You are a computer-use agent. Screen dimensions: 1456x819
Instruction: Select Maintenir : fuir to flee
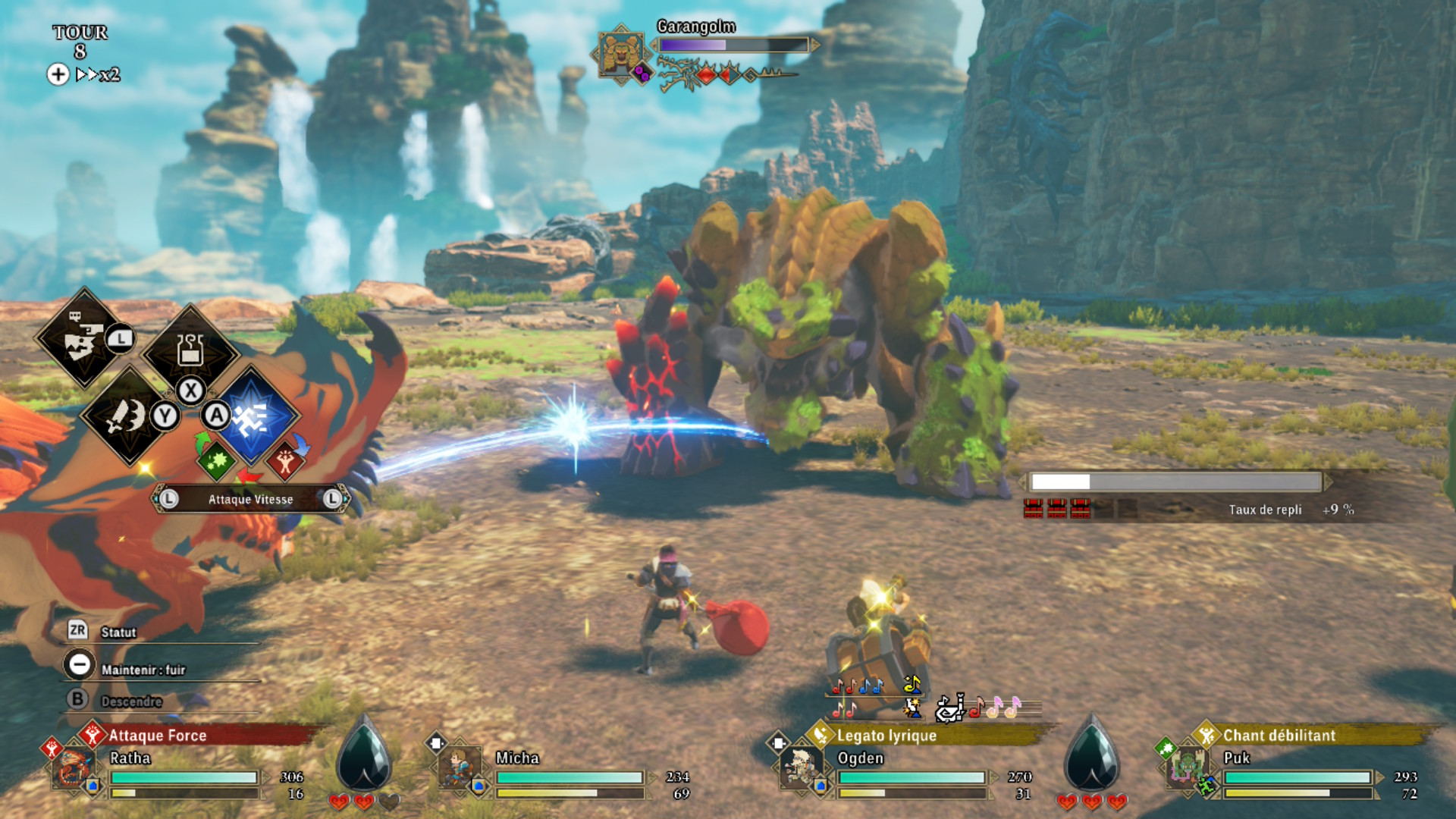click(143, 670)
